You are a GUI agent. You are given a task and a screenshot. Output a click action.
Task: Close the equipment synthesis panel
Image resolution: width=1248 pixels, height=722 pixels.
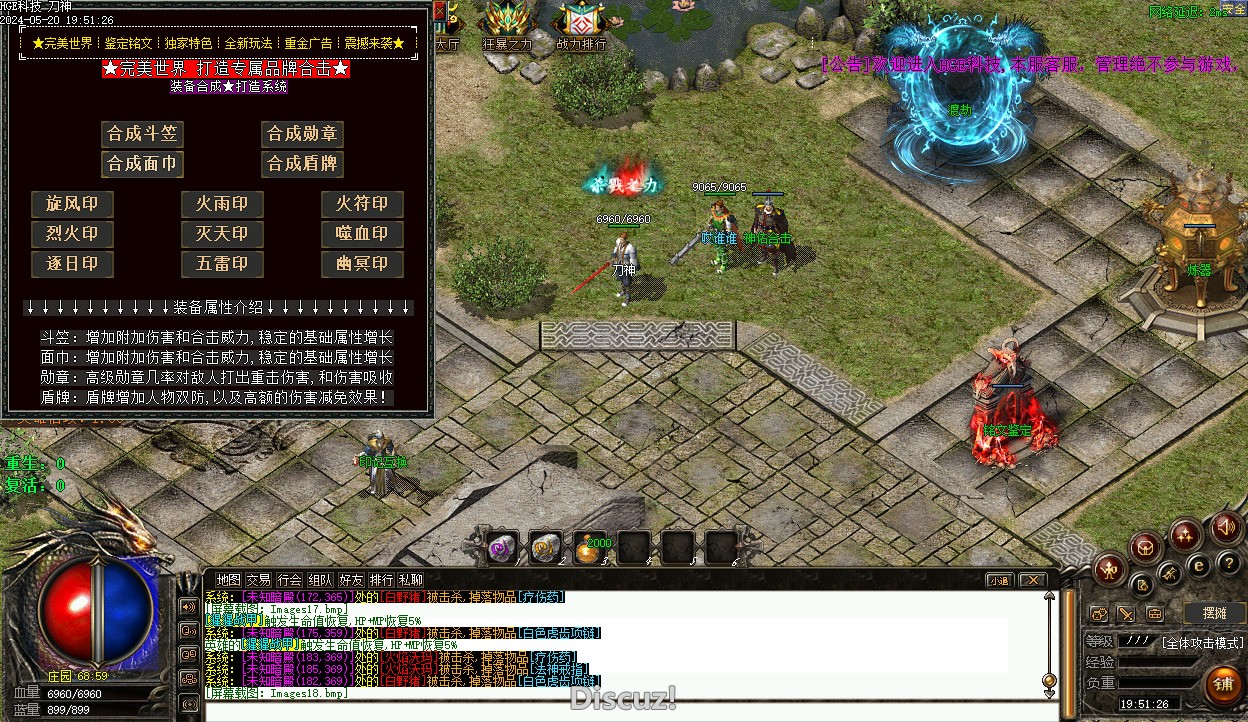(440, 10)
